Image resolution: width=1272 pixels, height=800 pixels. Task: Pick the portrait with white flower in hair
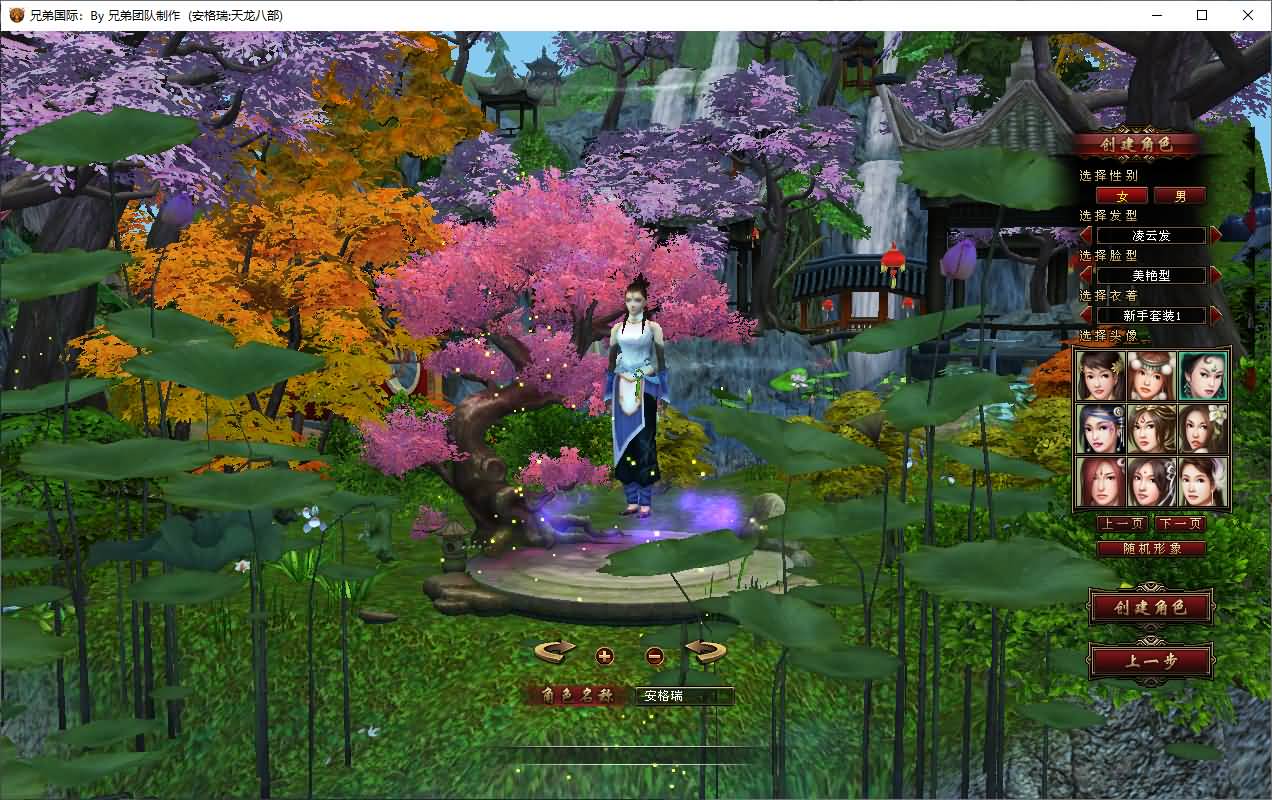point(1203,428)
